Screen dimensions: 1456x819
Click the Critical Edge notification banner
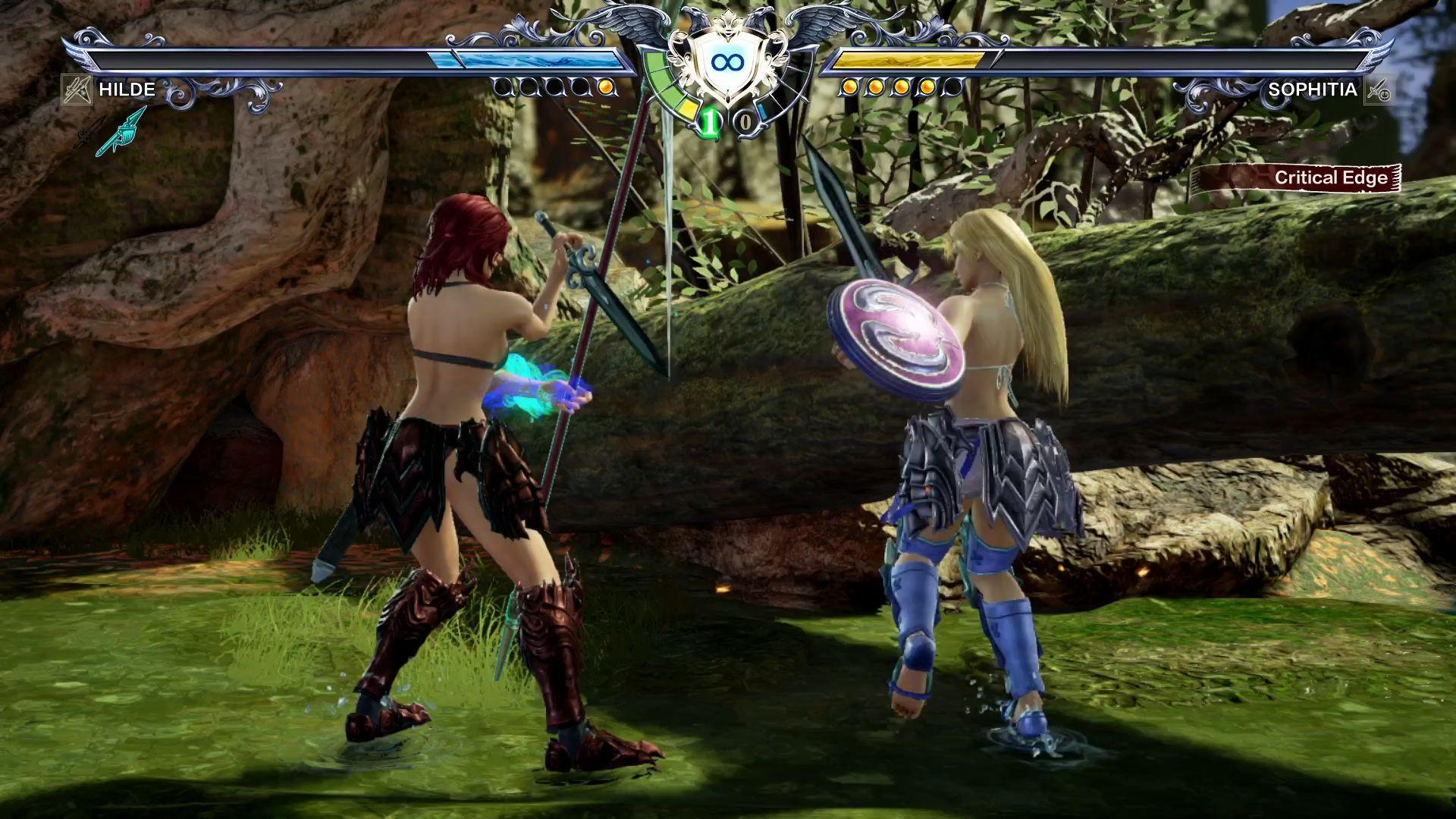[1295, 178]
